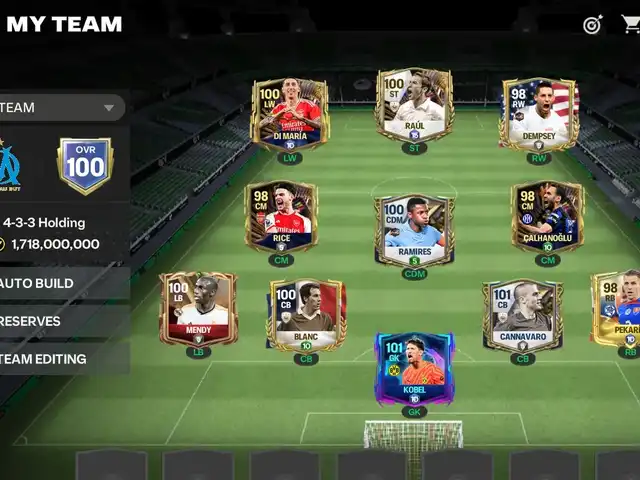Open TEAM EDITING options

62,358
